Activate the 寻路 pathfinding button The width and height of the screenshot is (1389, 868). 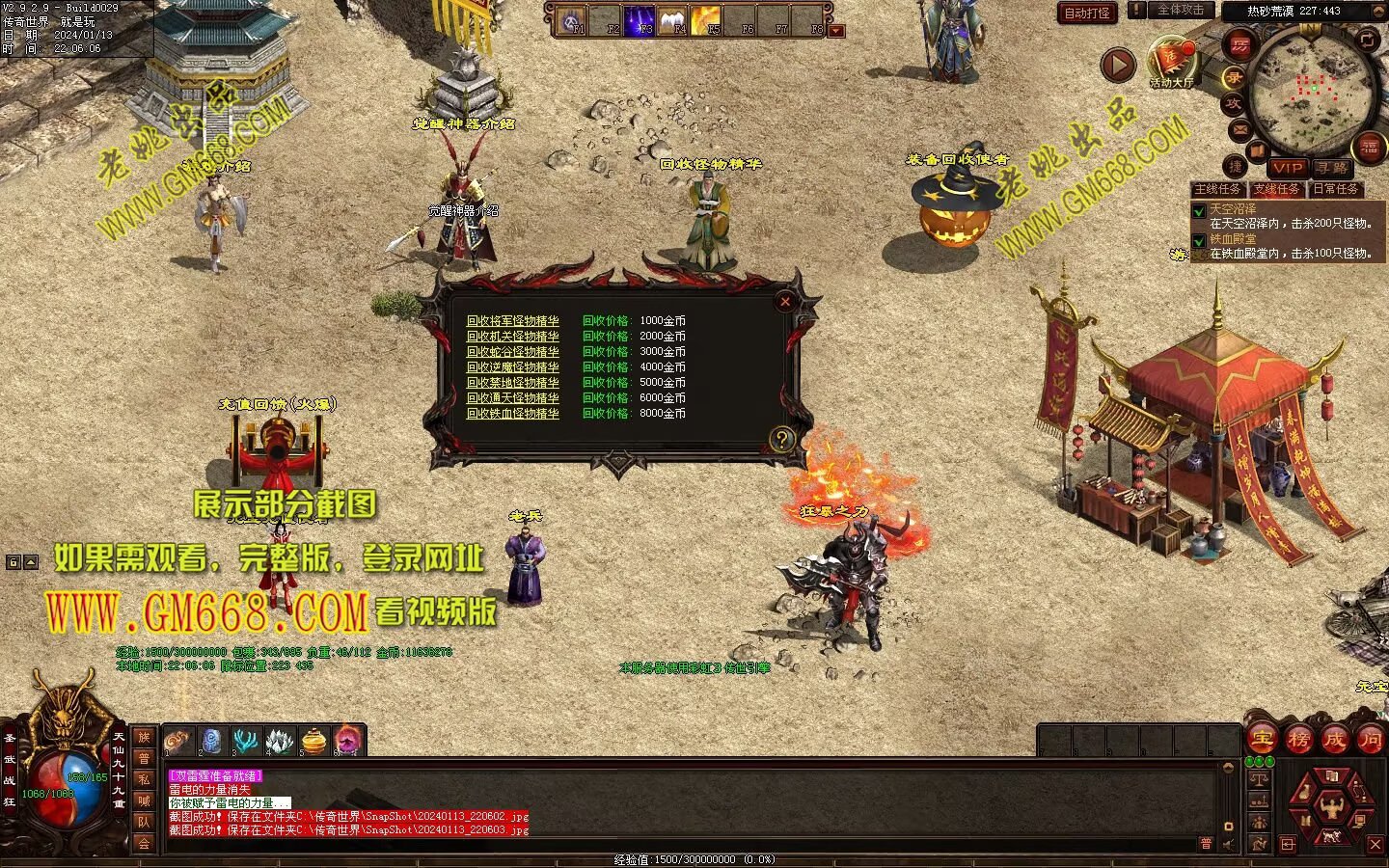point(1332,168)
